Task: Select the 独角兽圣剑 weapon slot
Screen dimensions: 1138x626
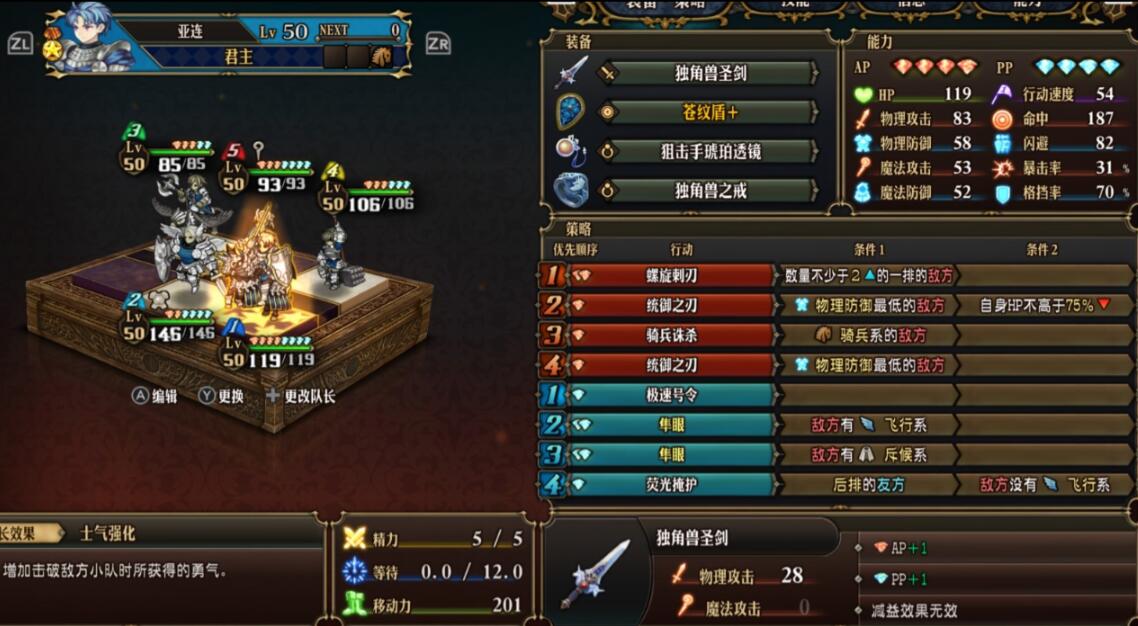Action: tap(711, 73)
